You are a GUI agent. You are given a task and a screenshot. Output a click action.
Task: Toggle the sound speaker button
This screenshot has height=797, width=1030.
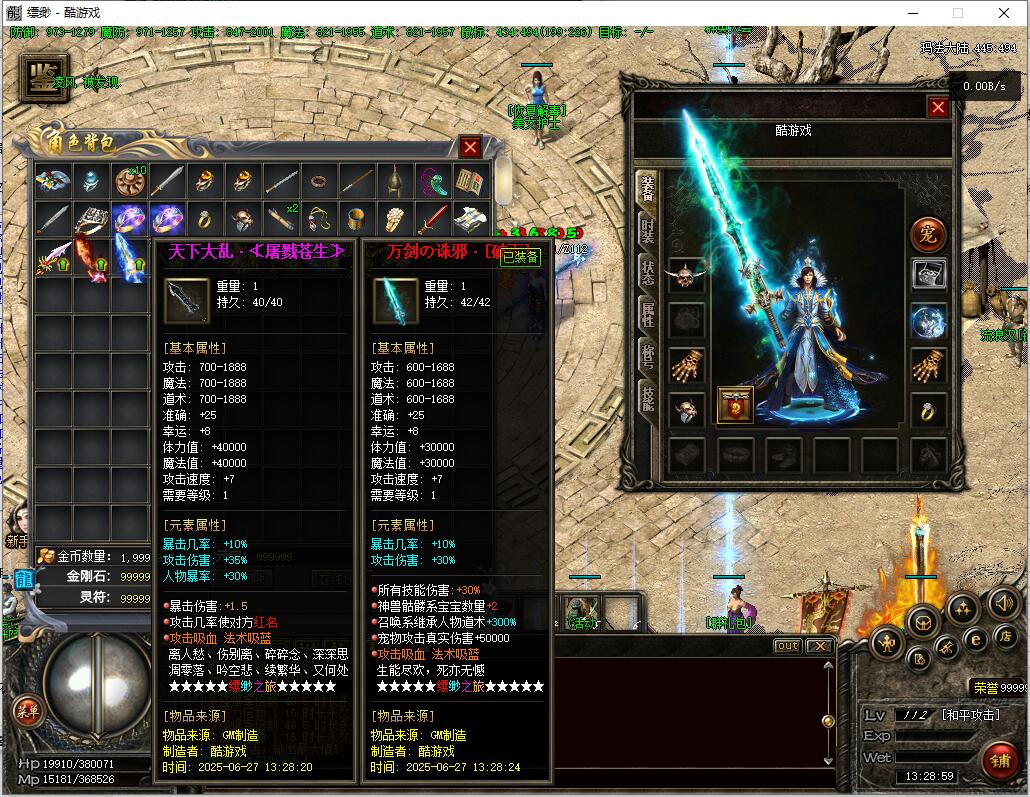tap(1005, 603)
